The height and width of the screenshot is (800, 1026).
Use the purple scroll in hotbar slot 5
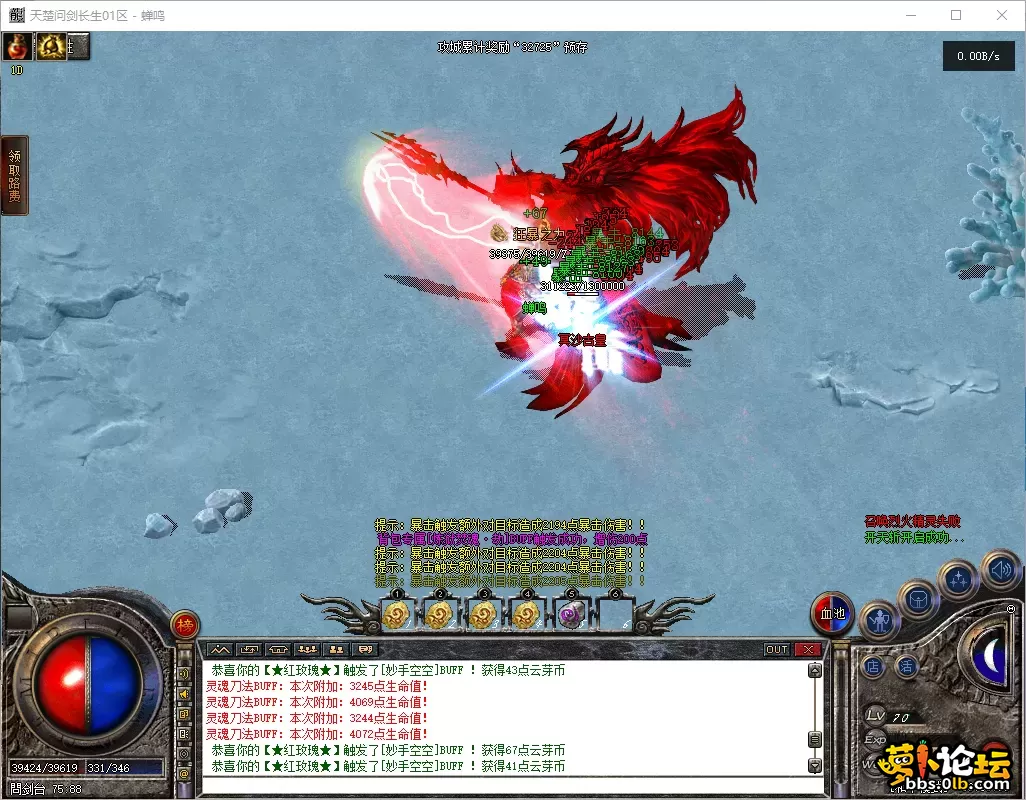click(x=571, y=616)
